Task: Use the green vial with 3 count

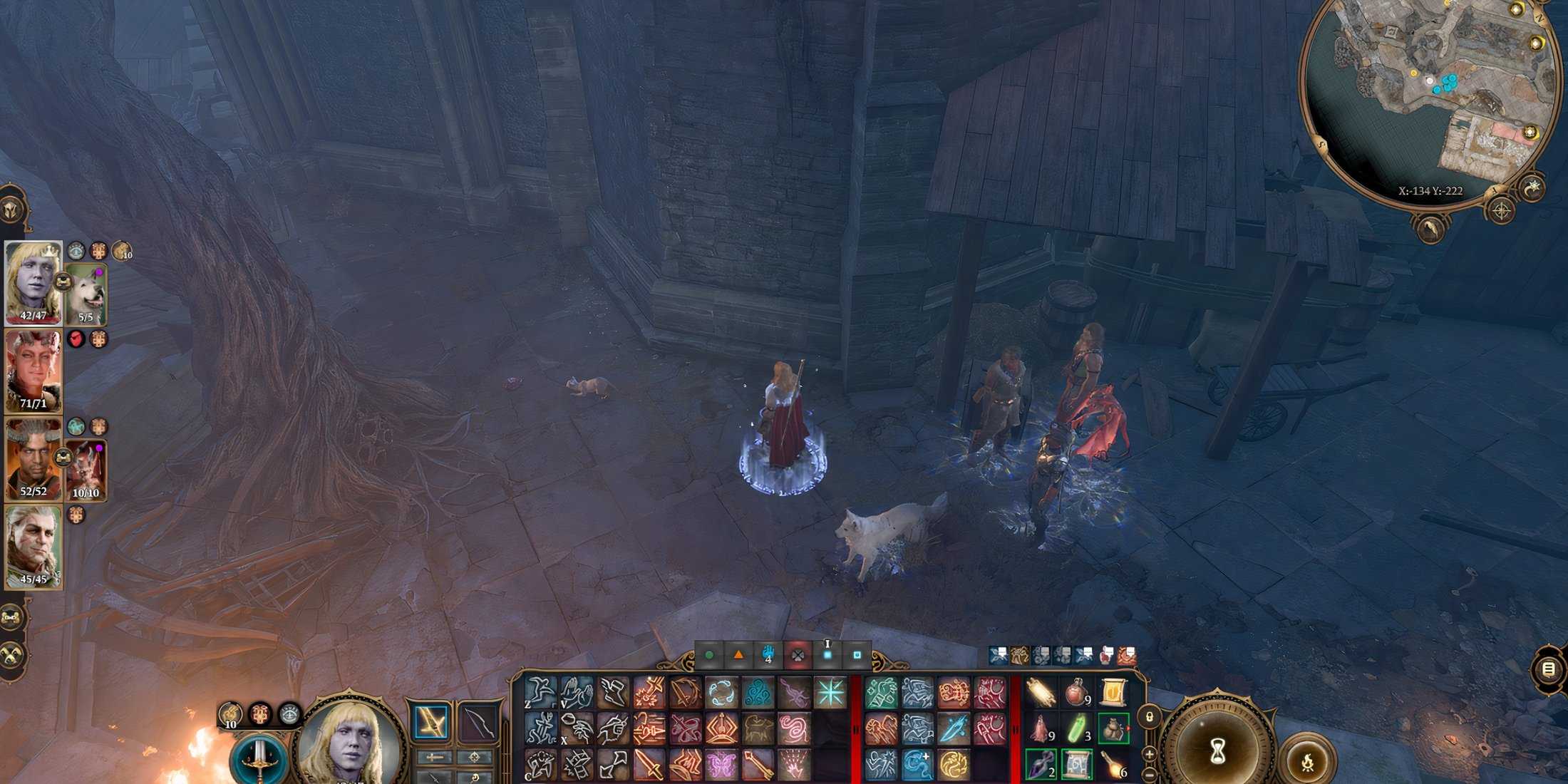Action: pos(1077,729)
